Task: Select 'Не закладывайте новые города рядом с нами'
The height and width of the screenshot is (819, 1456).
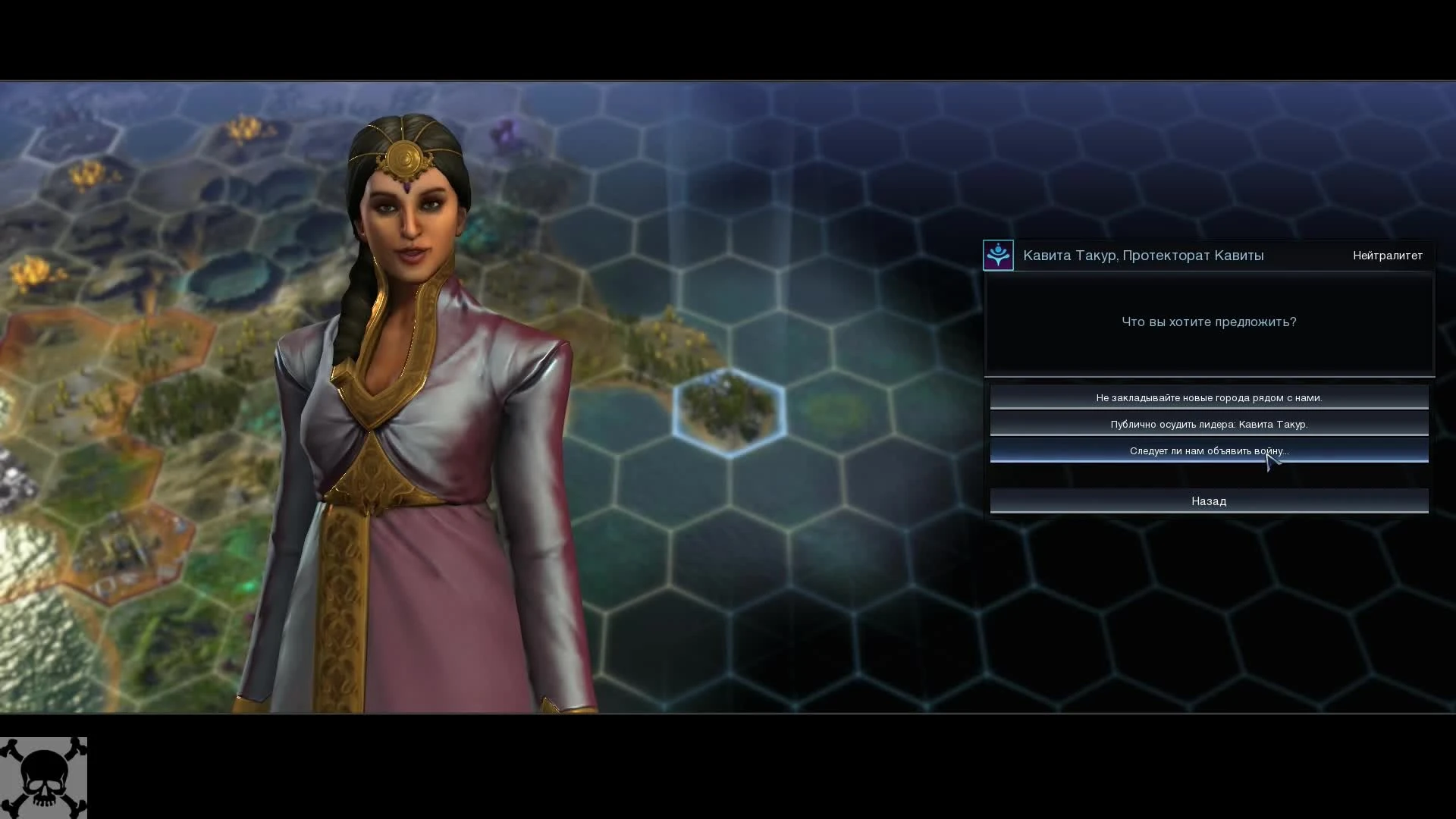Action: coord(1209,397)
